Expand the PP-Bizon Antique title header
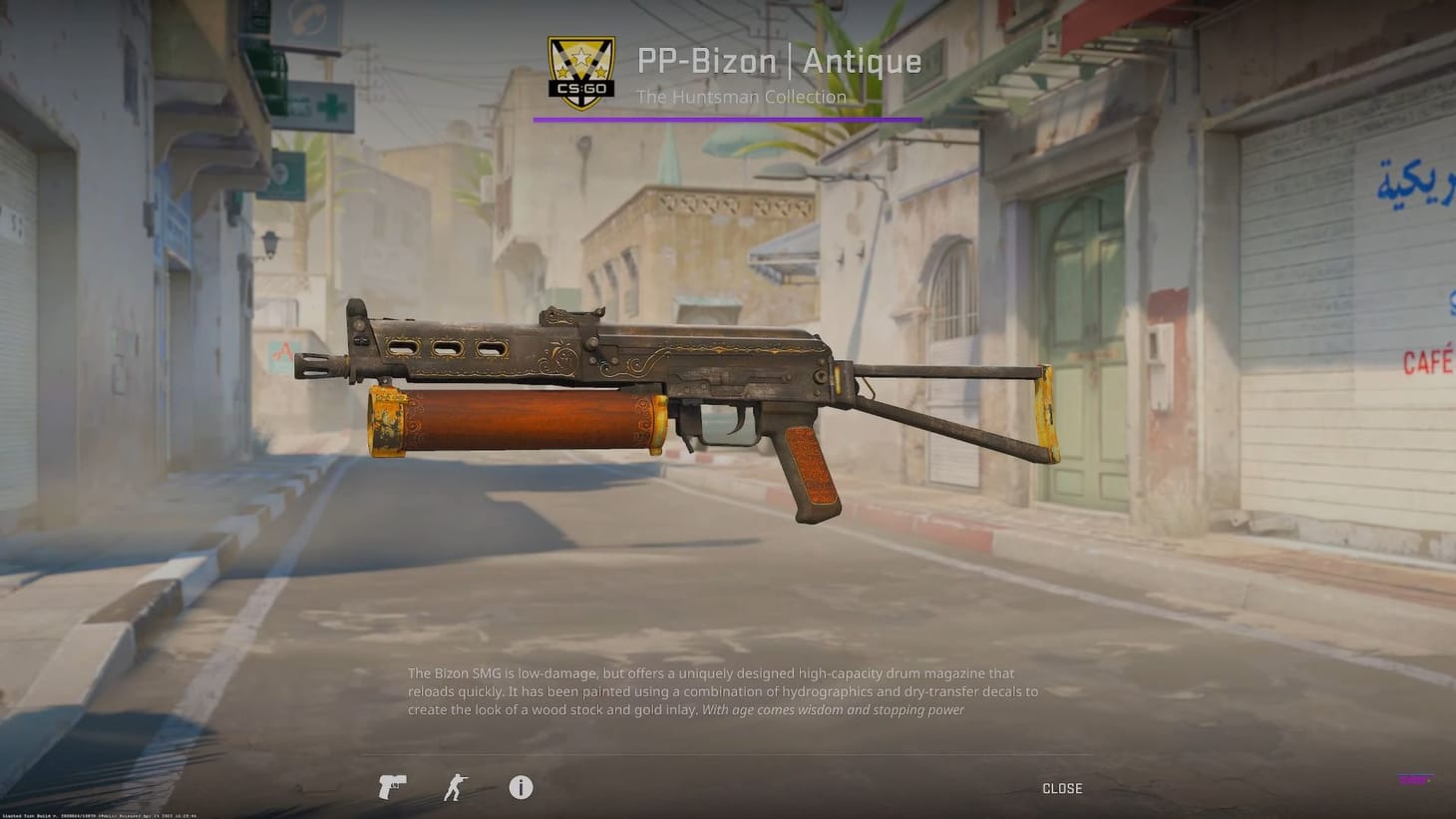The height and width of the screenshot is (819, 1456). 779,60
